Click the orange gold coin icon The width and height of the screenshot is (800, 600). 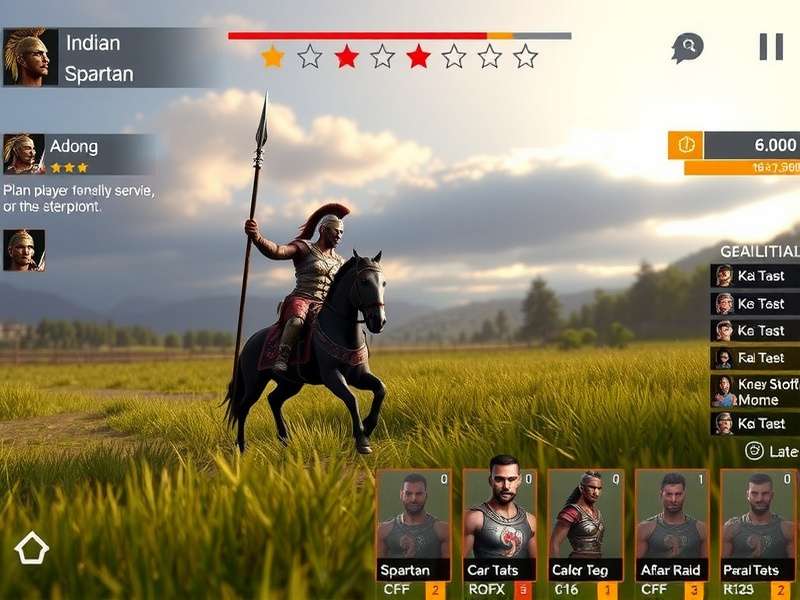[685, 145]
